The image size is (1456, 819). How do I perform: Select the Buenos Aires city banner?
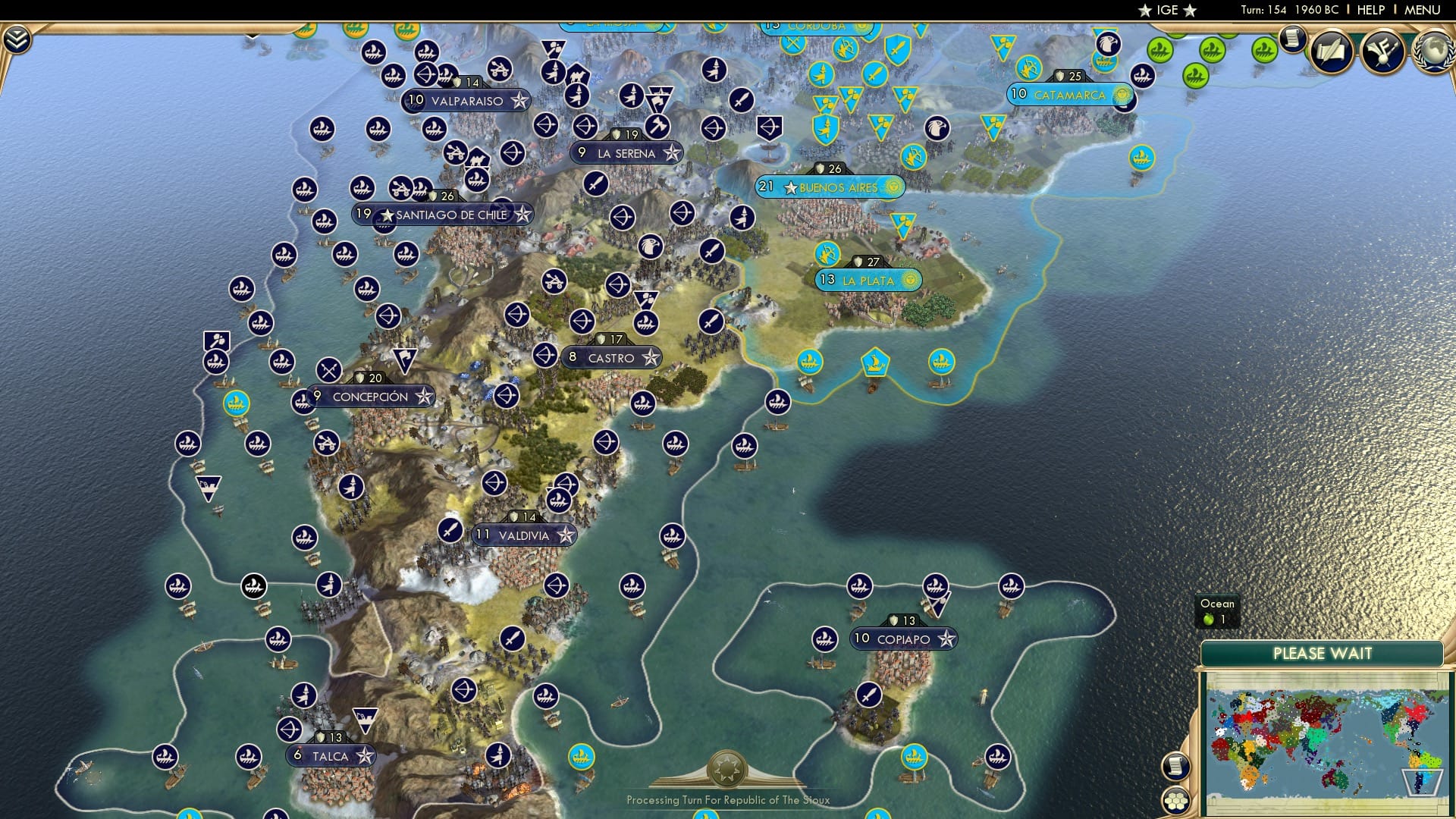click(830, 186)
